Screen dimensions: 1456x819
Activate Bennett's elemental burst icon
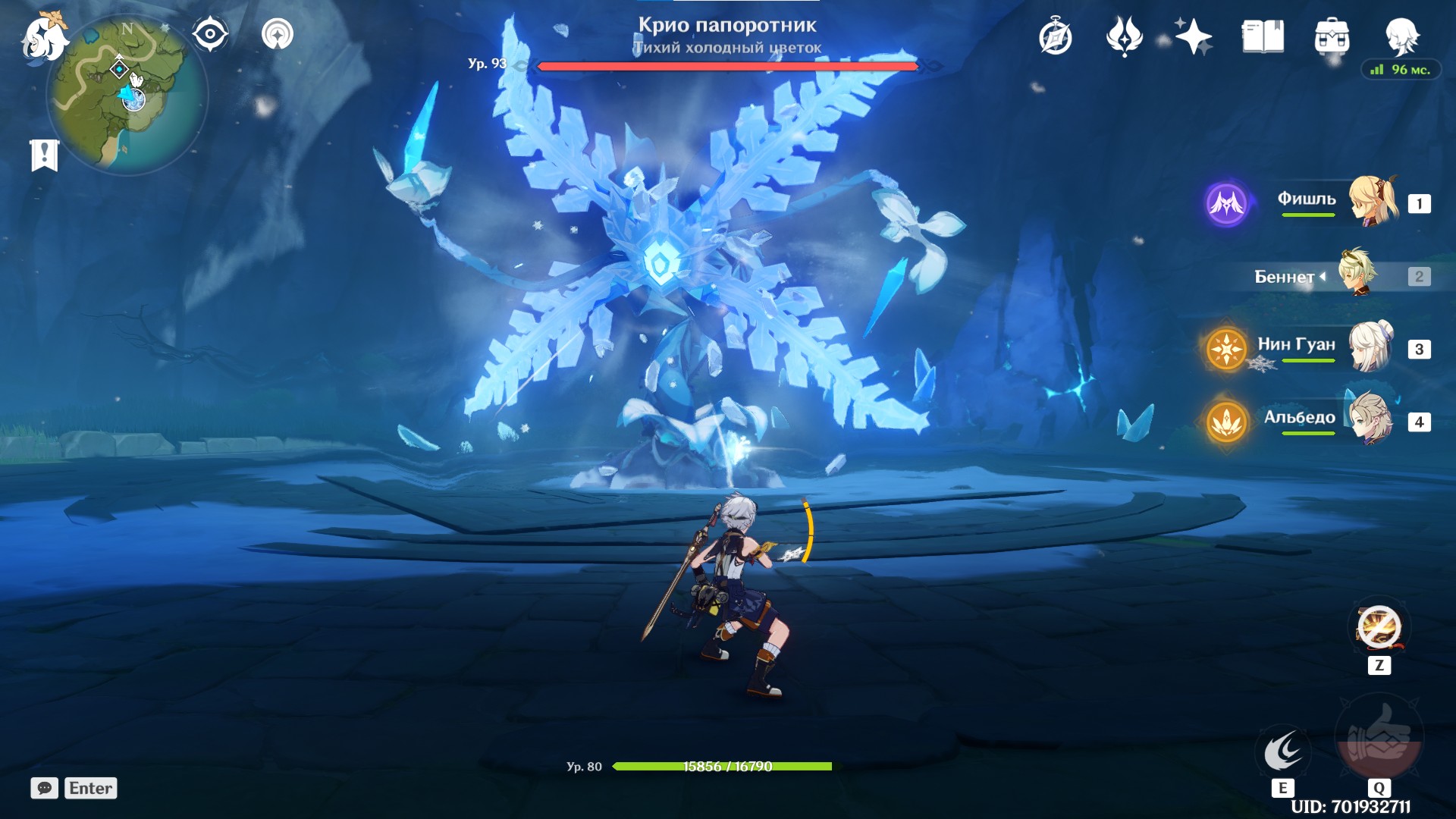1379,737
